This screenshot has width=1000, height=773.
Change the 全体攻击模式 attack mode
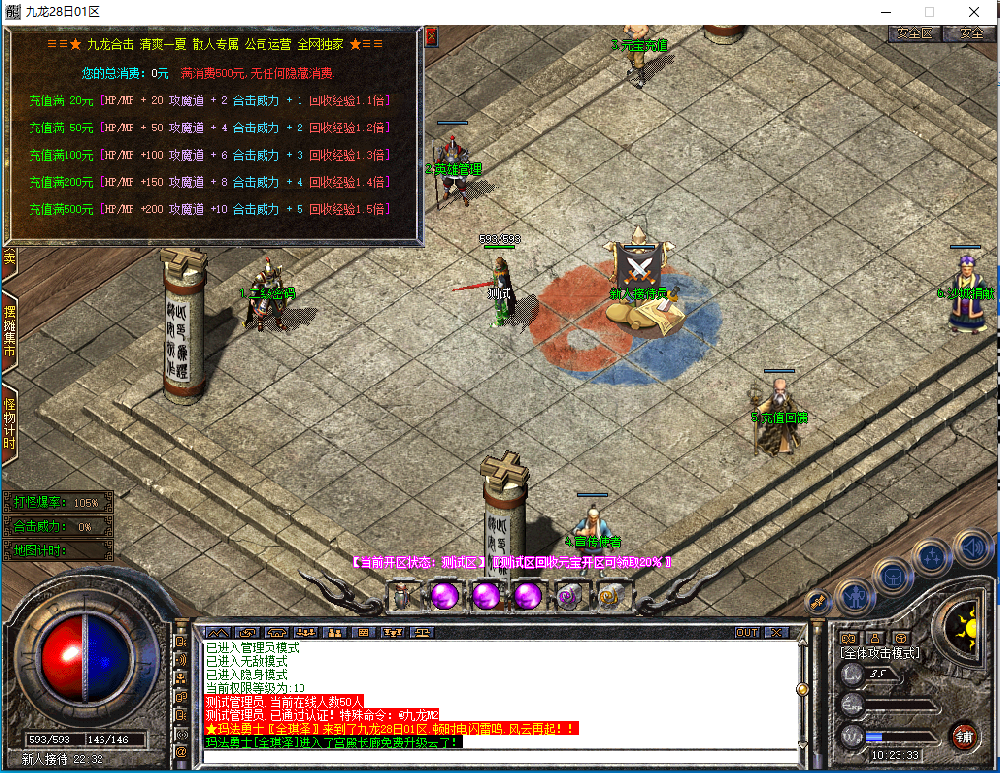point(880,653)
